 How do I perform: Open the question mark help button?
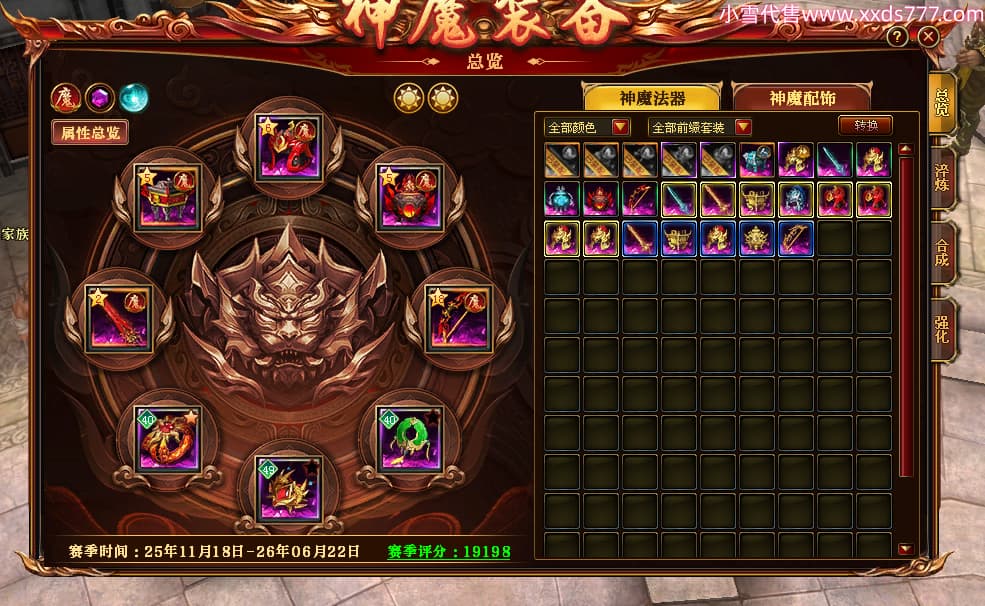click(898, 37)
